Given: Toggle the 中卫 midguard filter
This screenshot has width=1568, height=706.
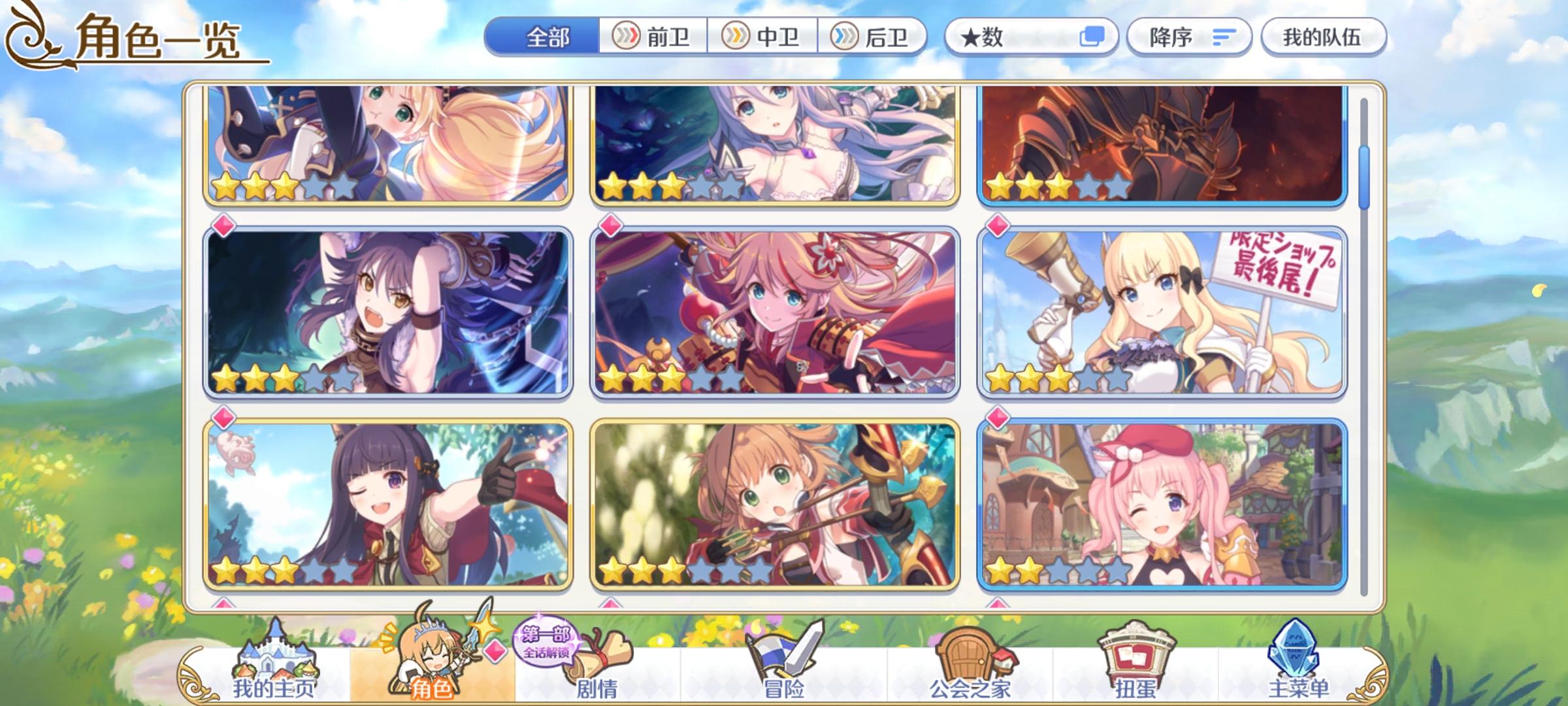Looking at the screenshot, I should 766,37.
